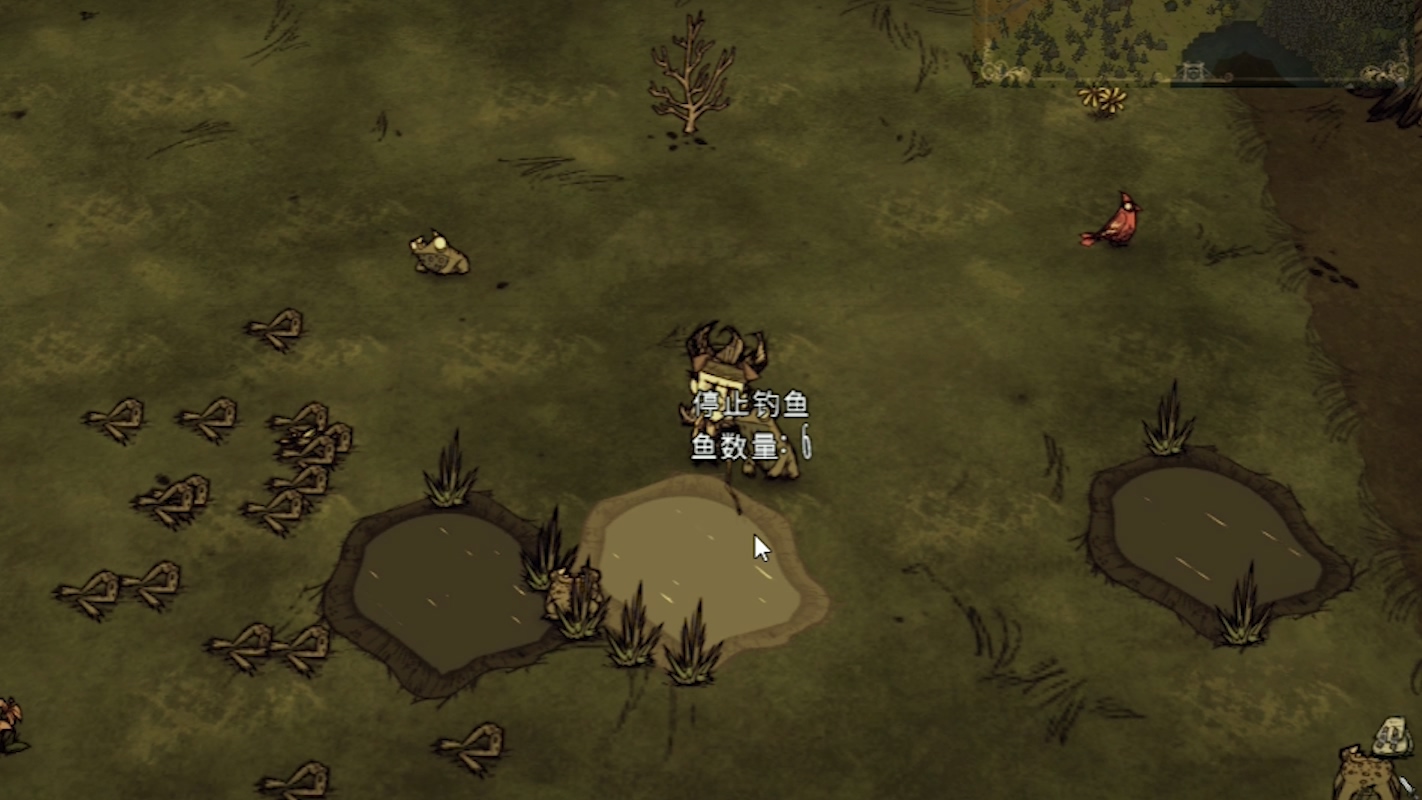1422x800 pixels.
Task: Click the minimap overlay in the corner
Action: (x=1195, y=40)
